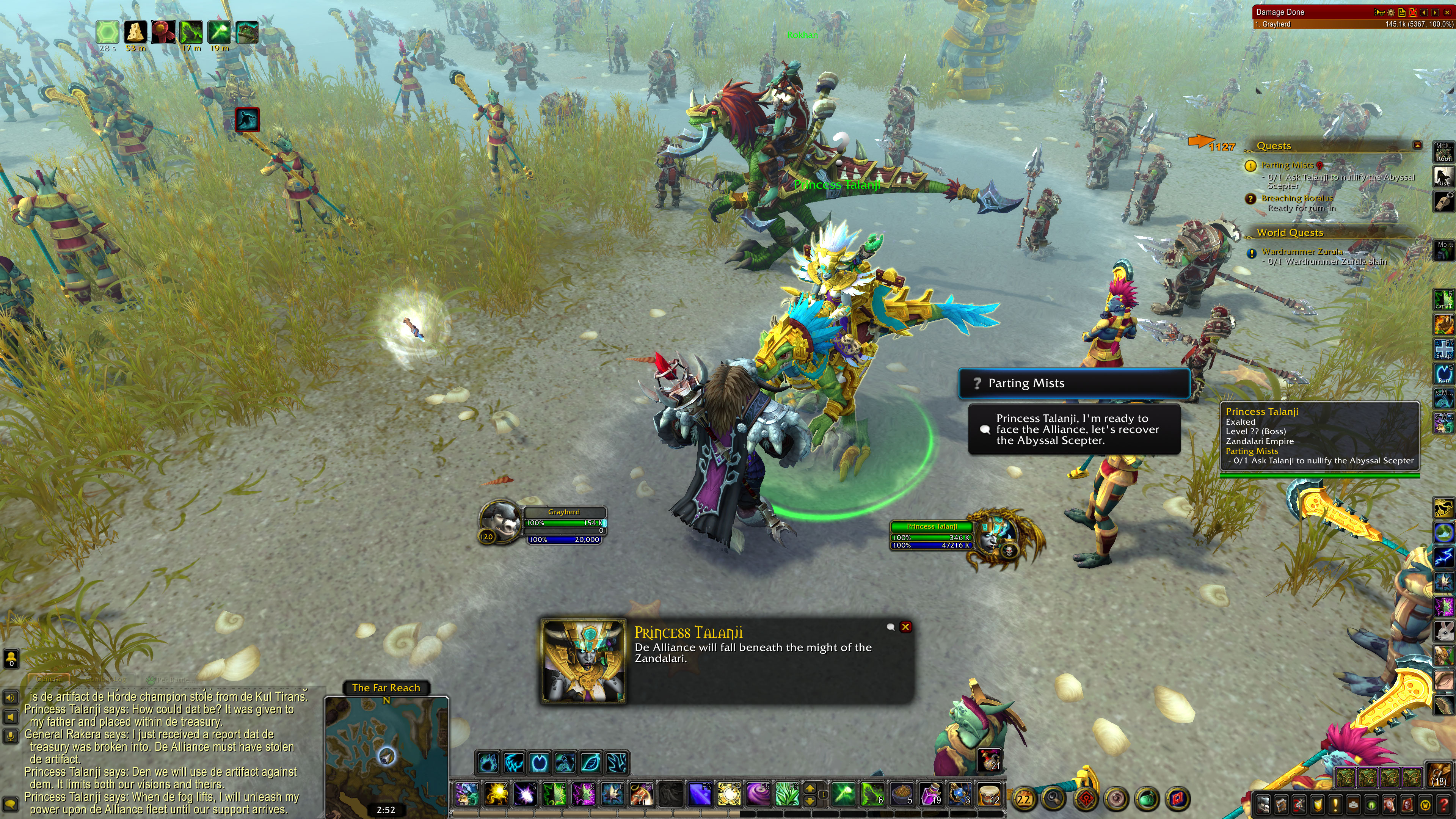Switch to the General chat tab
Image resolution: width=1456 pixels, height=819 pixels.
pos(49,679)
